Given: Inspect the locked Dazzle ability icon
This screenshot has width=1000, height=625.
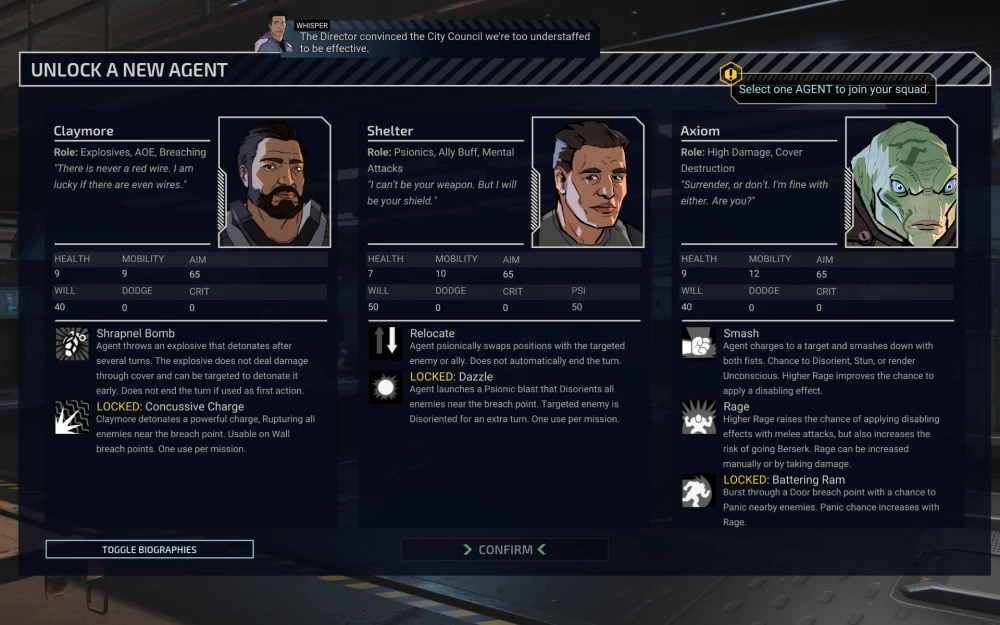Looking at the screenshot, I should 385,387.
